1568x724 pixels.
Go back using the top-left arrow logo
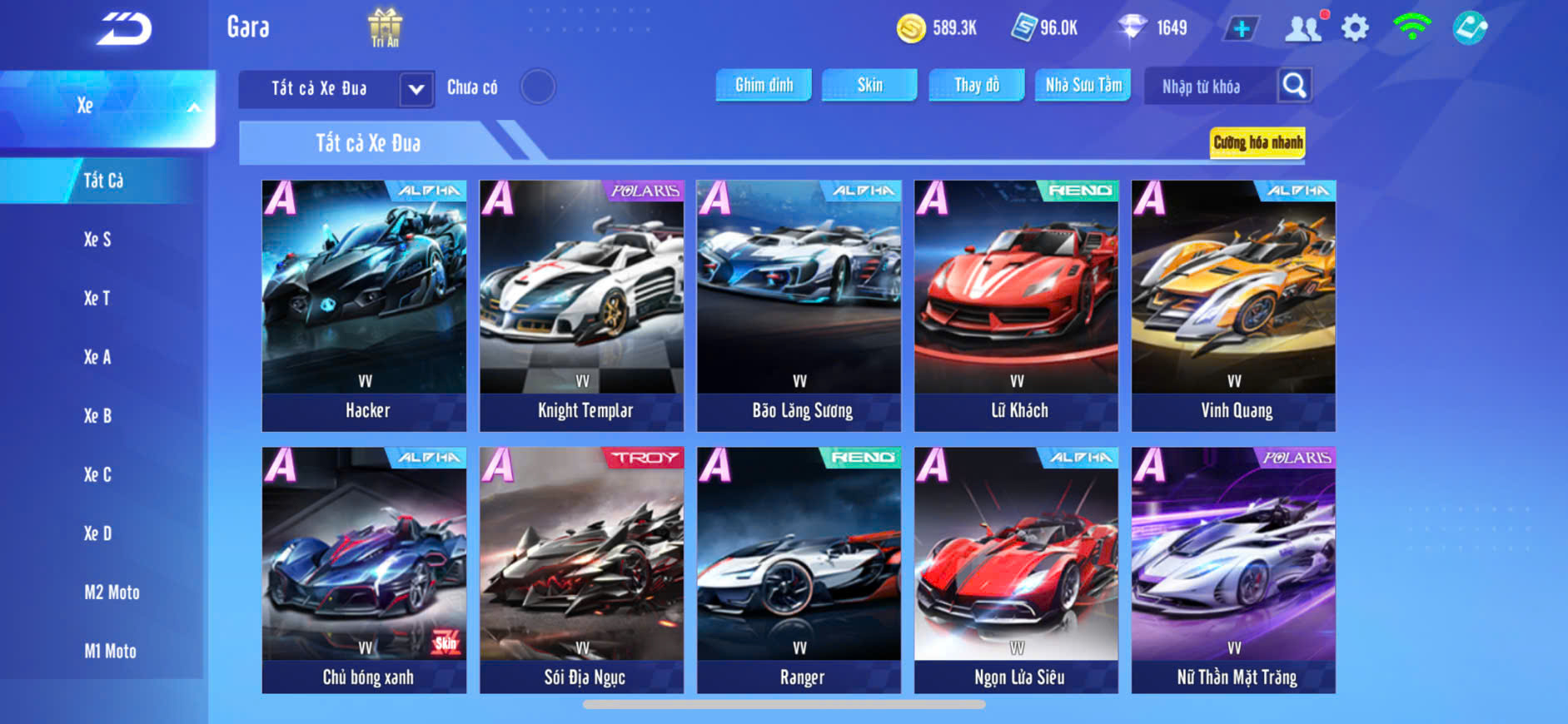click(x=124, y=28)
